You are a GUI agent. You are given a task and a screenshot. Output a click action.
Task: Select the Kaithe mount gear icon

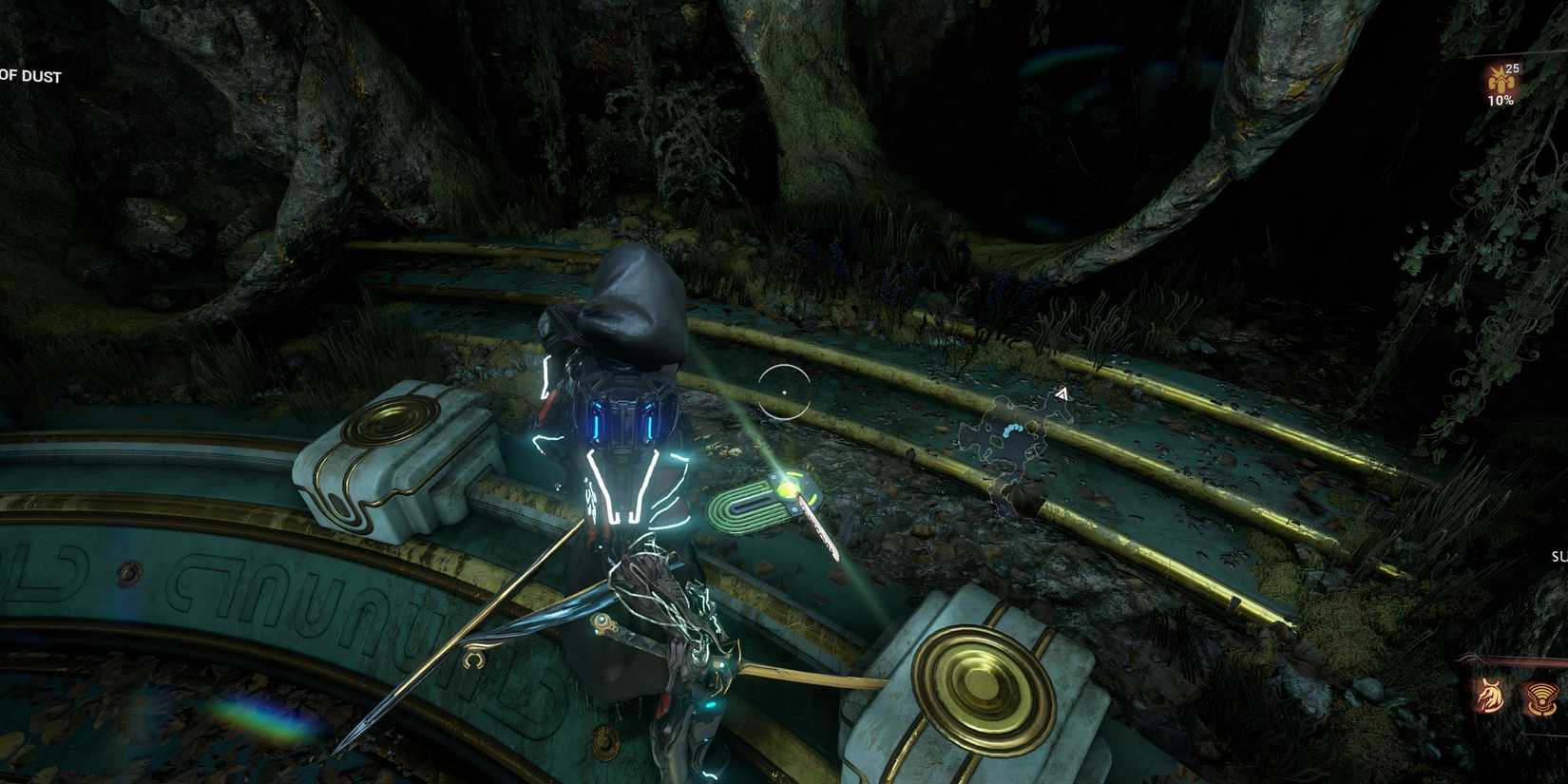coord(1492,695)
